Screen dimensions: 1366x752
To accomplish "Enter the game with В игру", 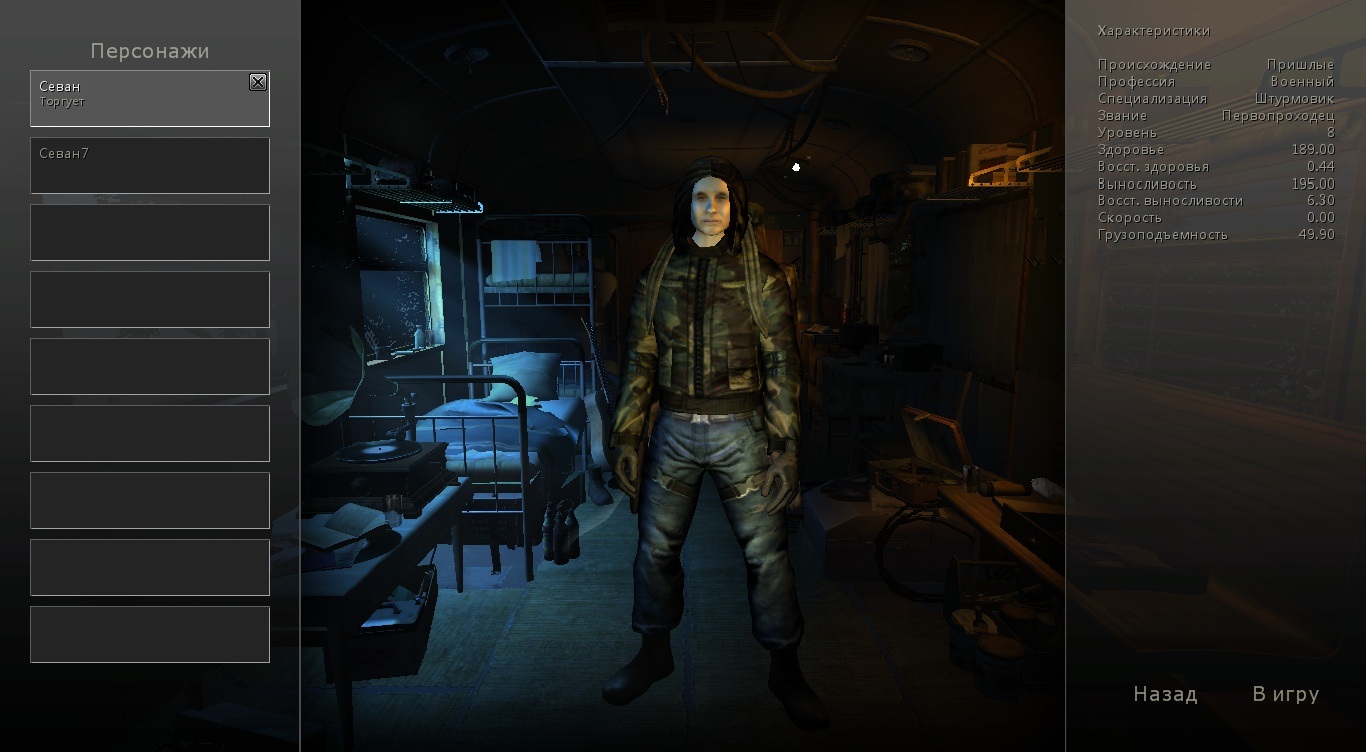I will [1286, 694].
